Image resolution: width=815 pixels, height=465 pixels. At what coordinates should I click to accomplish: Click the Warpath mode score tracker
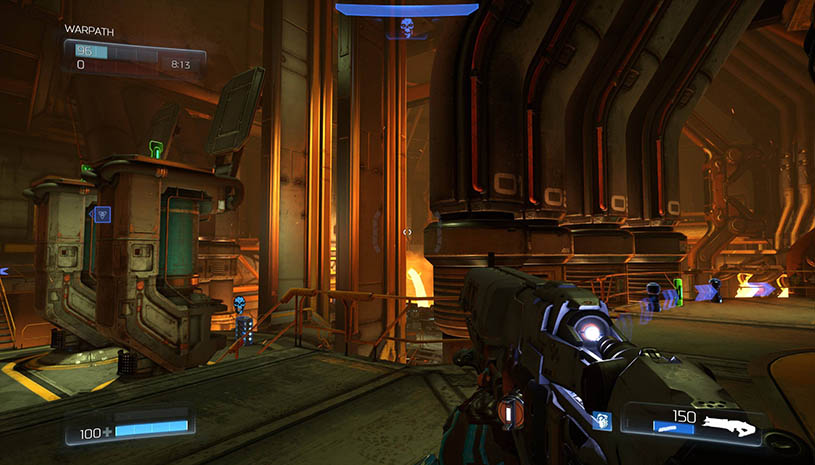click(134, 57)
